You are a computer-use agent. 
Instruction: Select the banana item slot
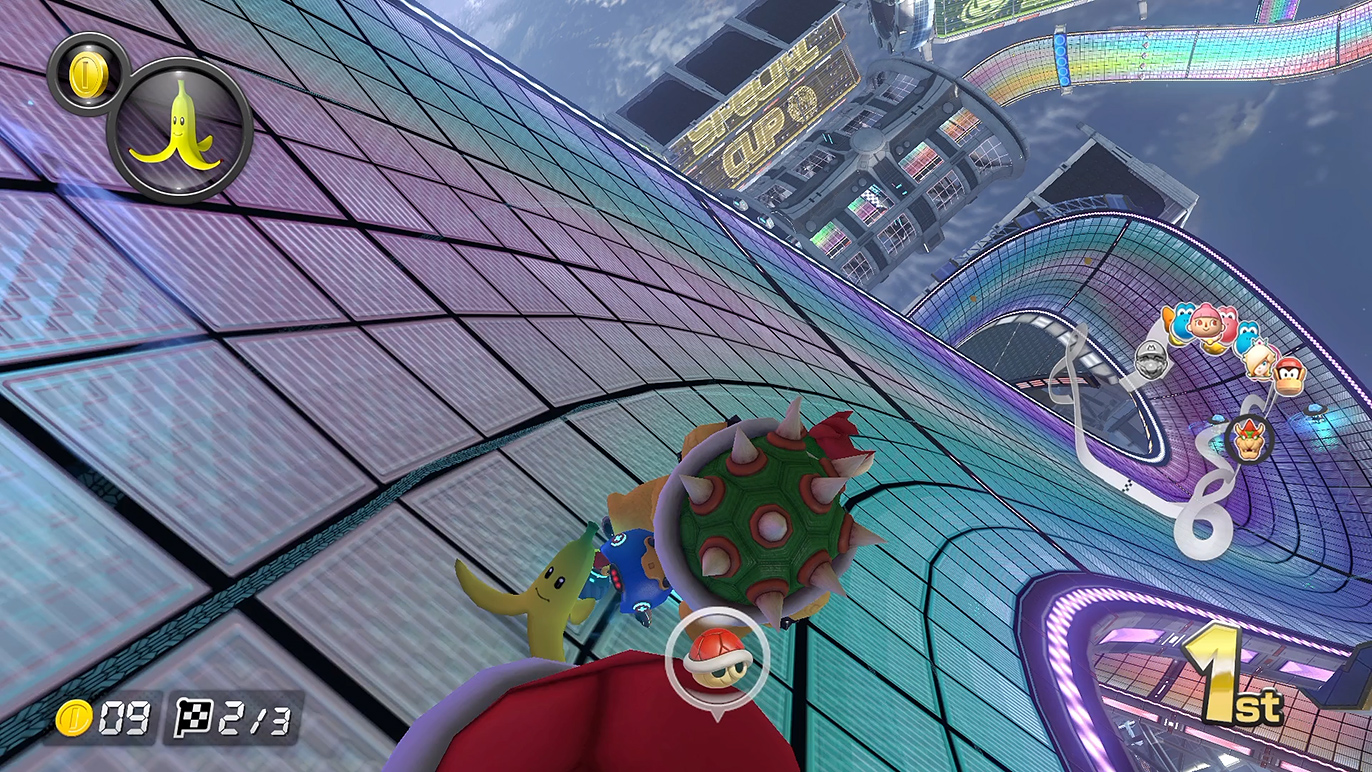click(x=180, y=129)
